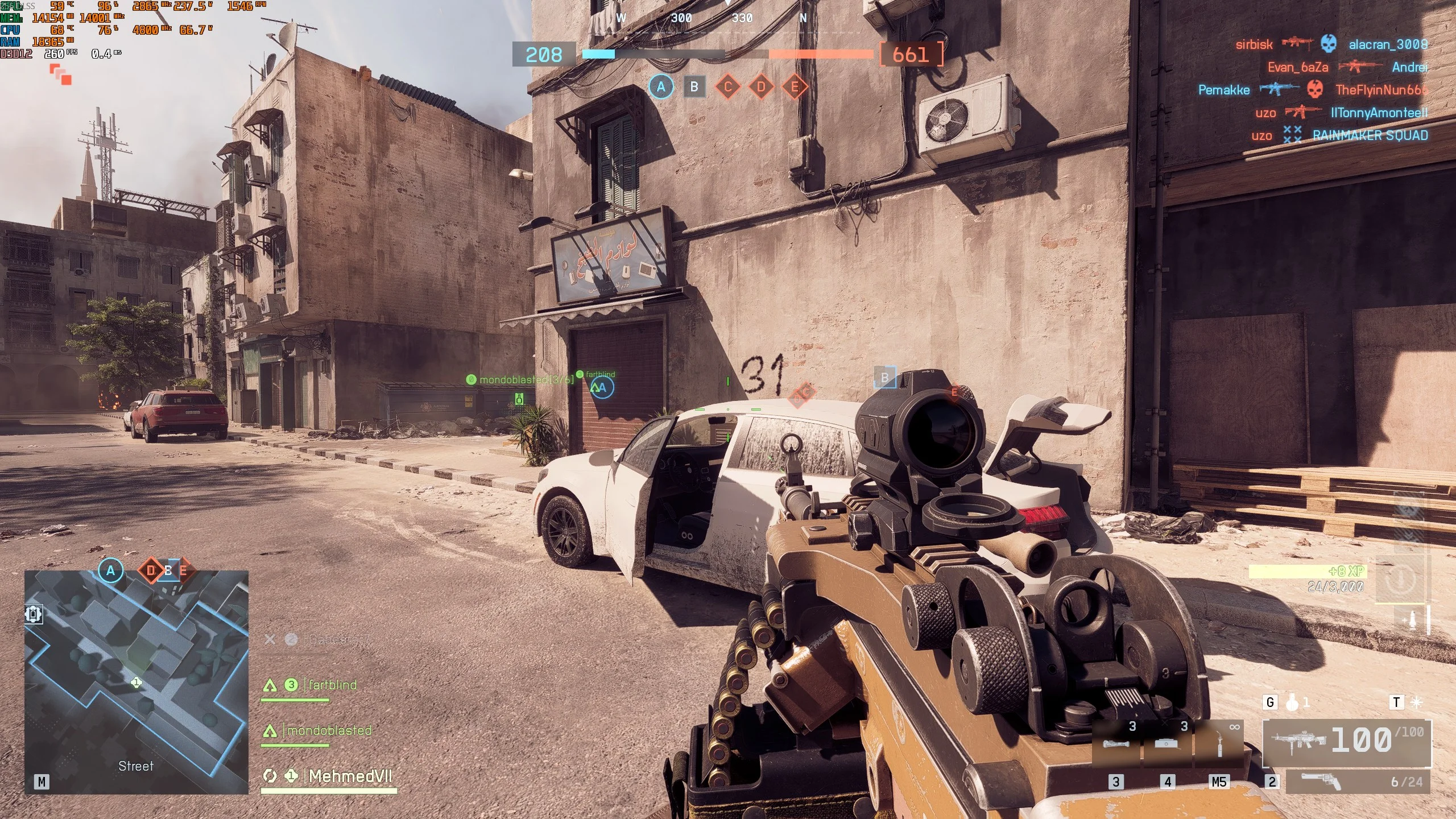Click the sirbisk and alacran_3008 kill feed row
The height and width of the screenshot is (819, 1456).
(x=1331, y=44)
